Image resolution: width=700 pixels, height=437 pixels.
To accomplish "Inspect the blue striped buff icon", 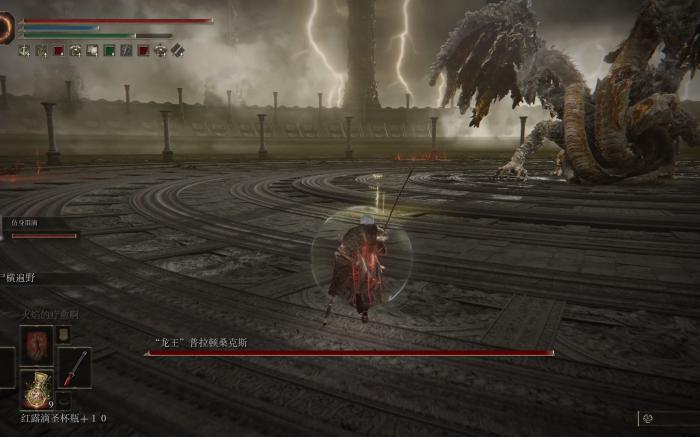I will (126, 50).
